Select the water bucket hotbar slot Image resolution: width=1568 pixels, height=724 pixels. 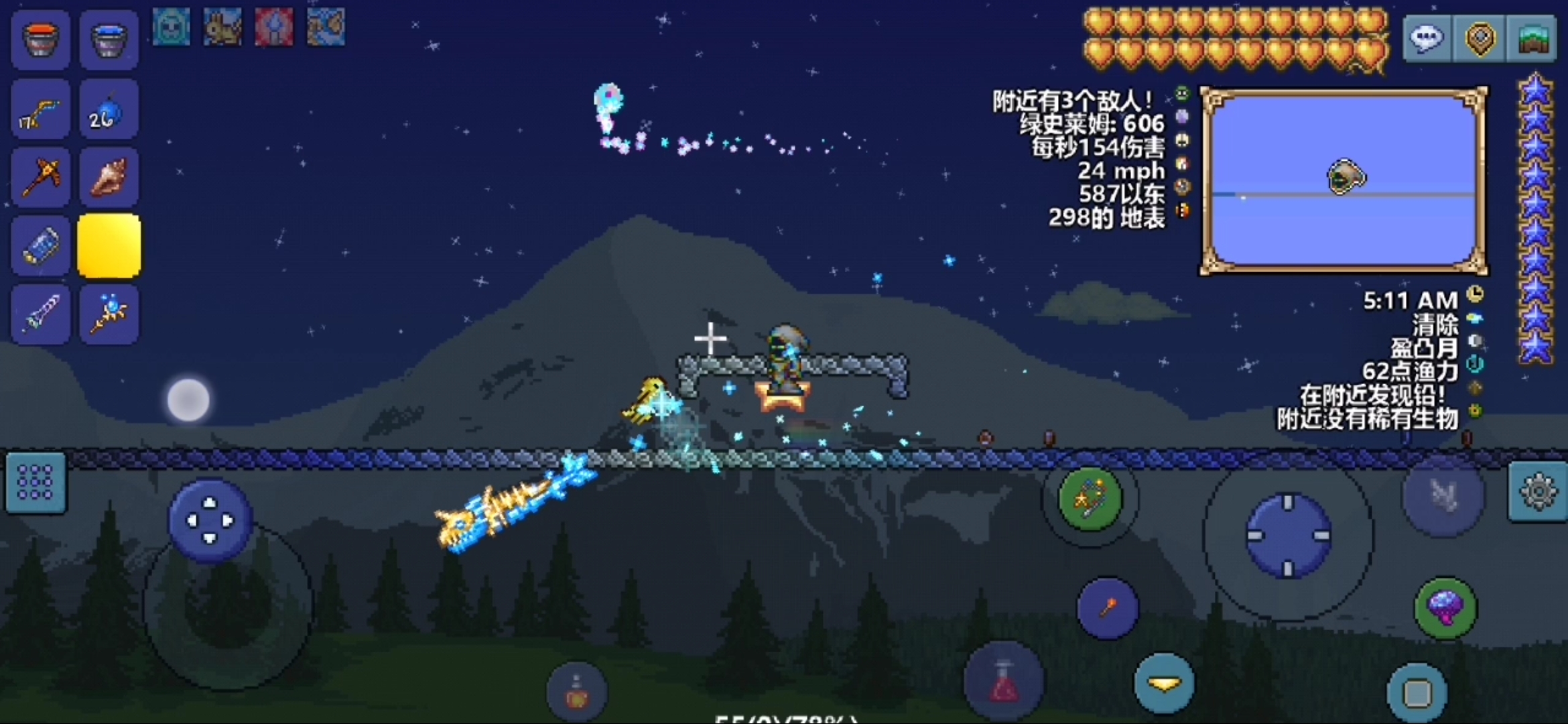tap(109, 40)
